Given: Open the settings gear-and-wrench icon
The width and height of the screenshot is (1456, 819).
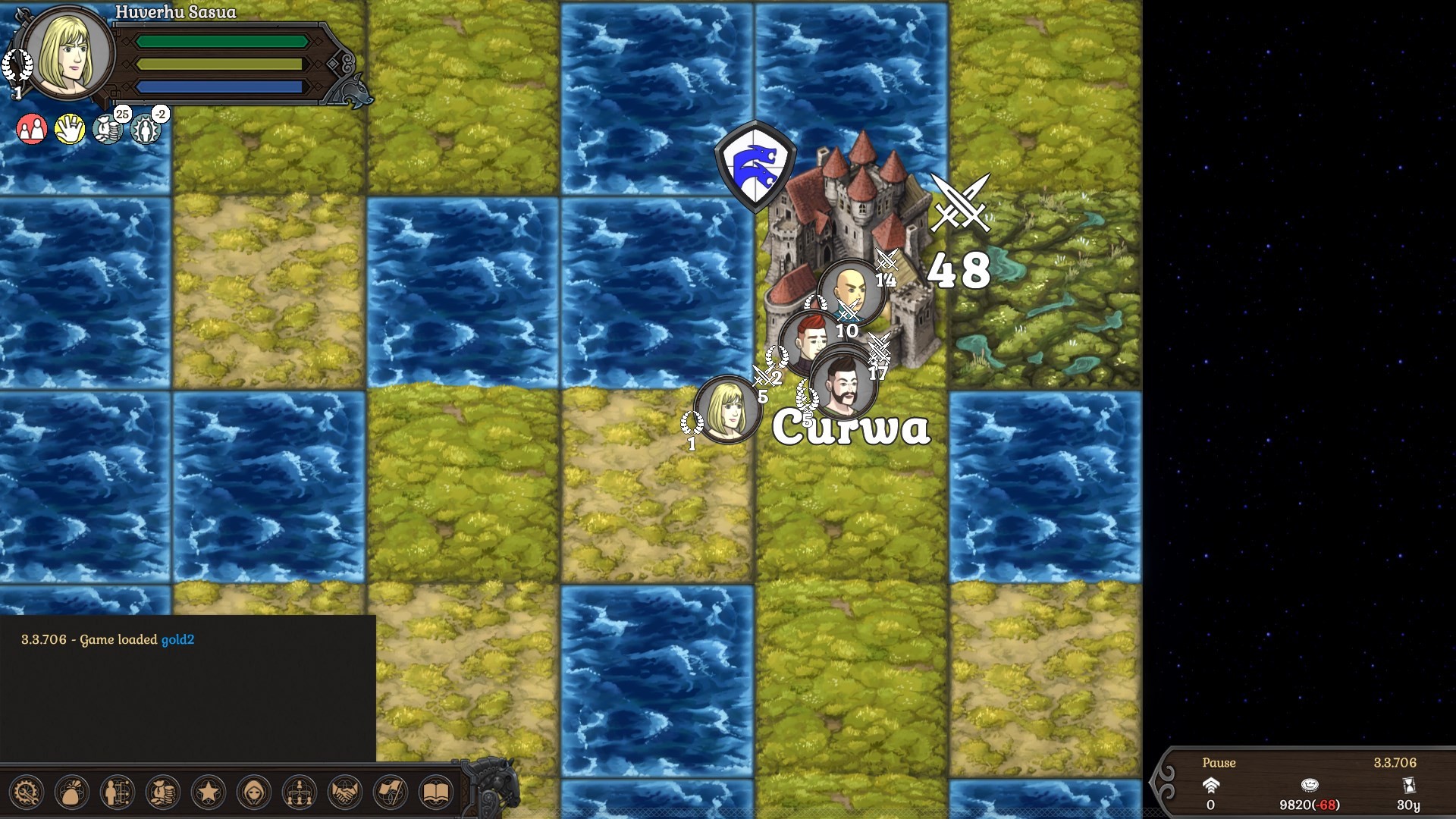Looking at the screenshot, I should tap(28, 792).
